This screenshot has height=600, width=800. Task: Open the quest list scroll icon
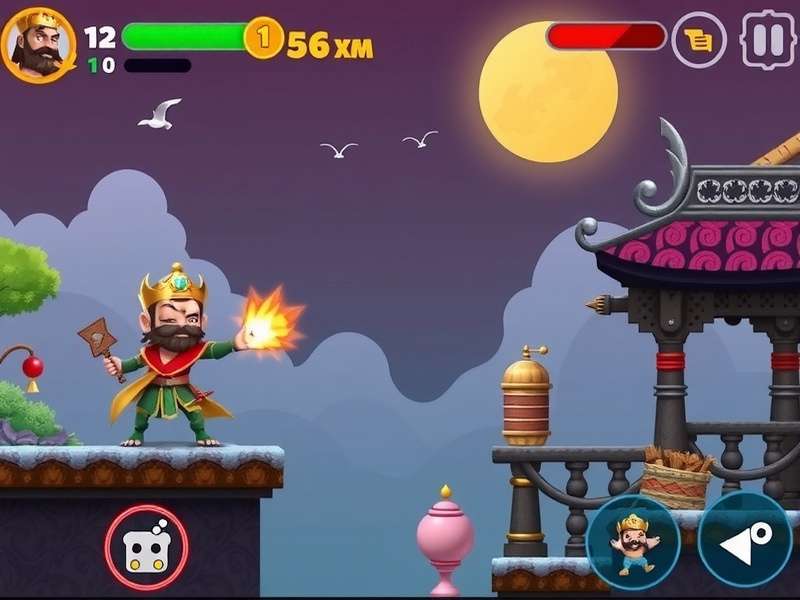coord(698,40)
